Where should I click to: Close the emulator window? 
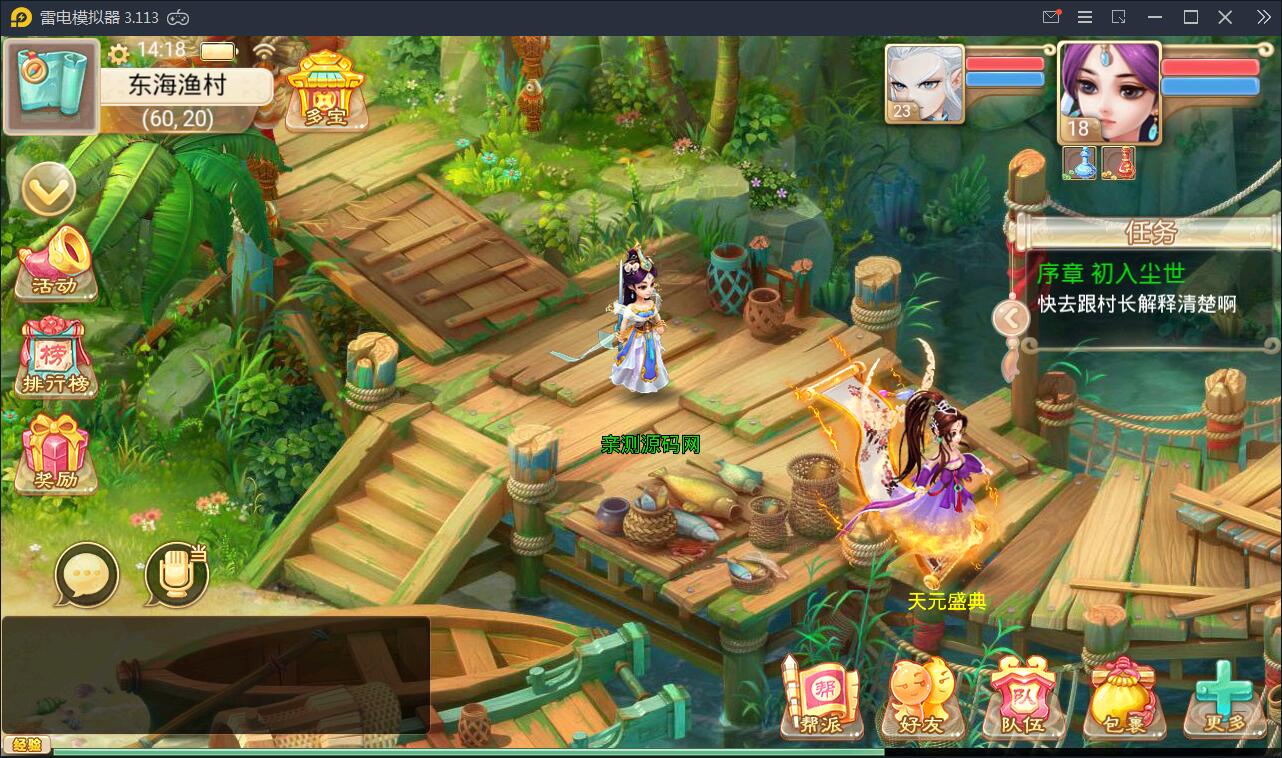(1225, 17)
